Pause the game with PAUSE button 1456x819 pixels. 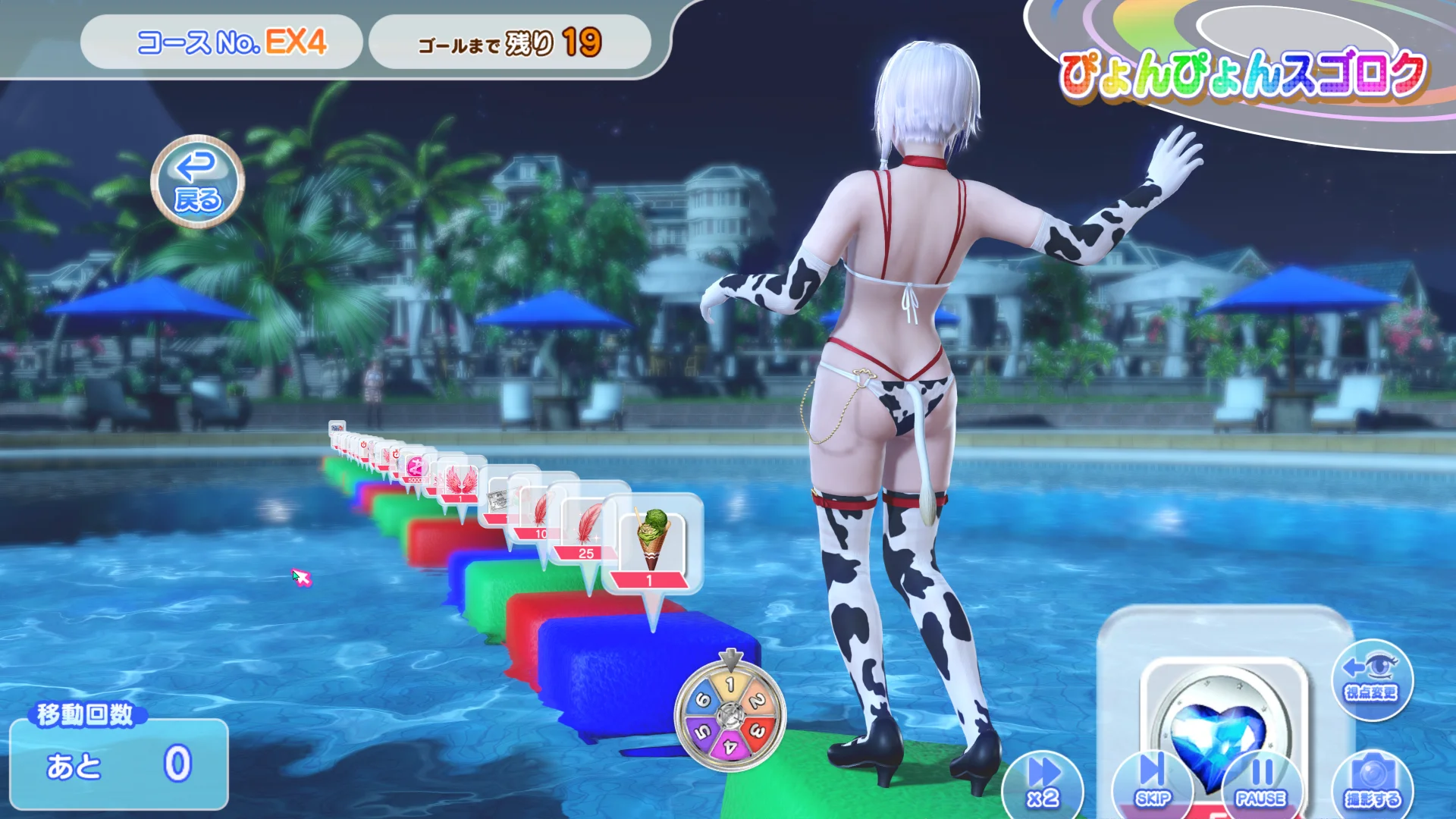1260,784
